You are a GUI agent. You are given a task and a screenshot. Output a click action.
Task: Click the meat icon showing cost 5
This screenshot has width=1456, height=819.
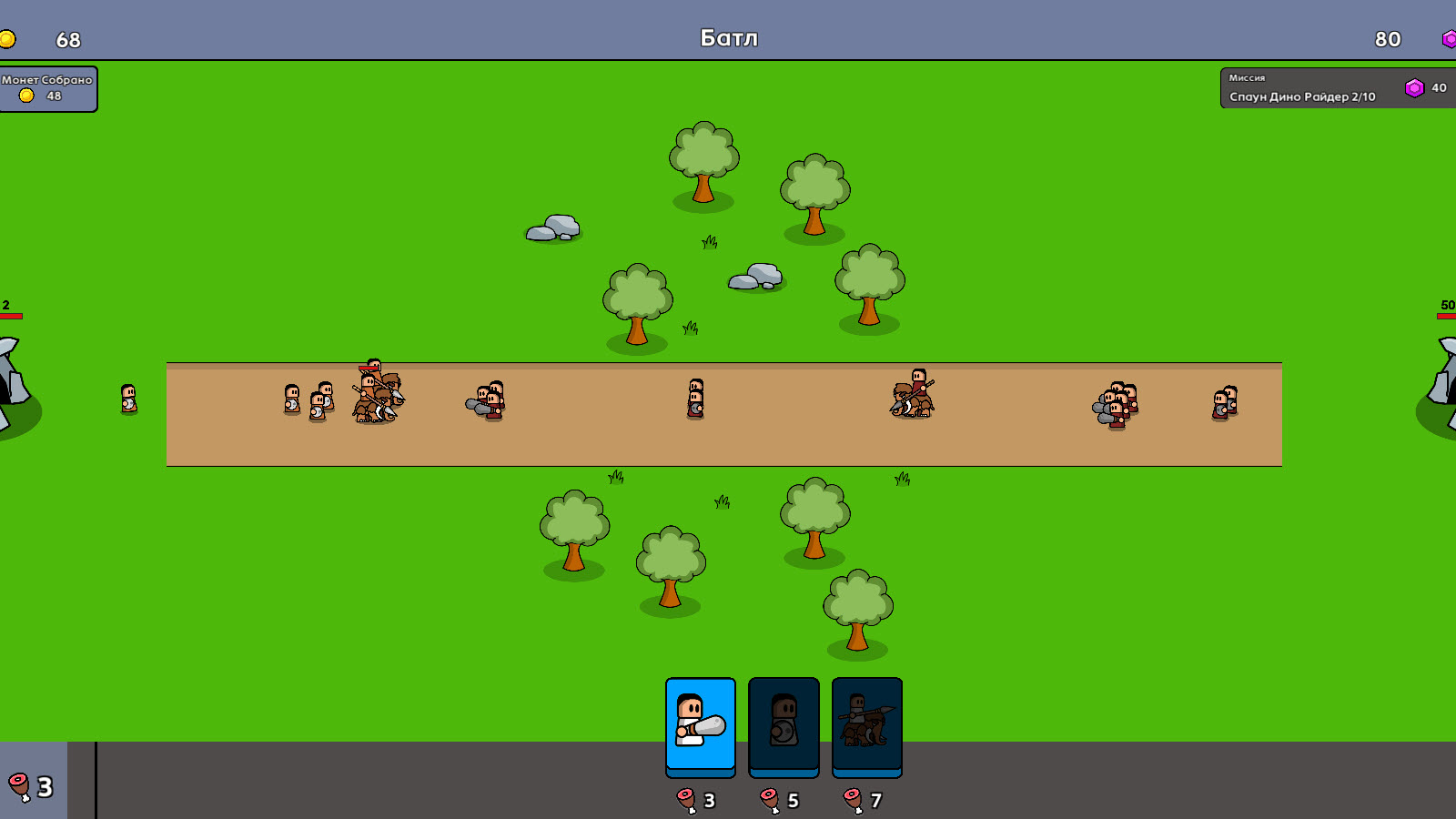[x=769, y=800]
